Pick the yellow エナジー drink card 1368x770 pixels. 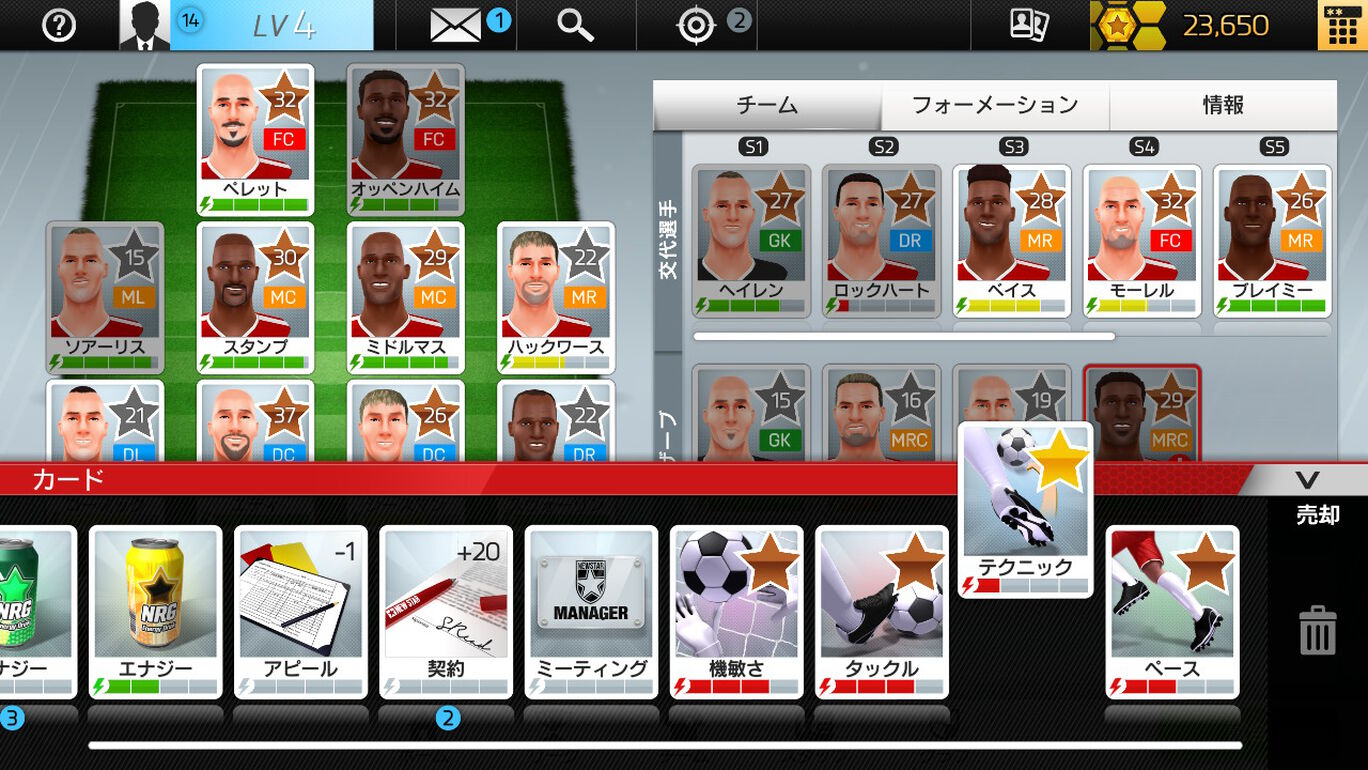click(155, 610)
